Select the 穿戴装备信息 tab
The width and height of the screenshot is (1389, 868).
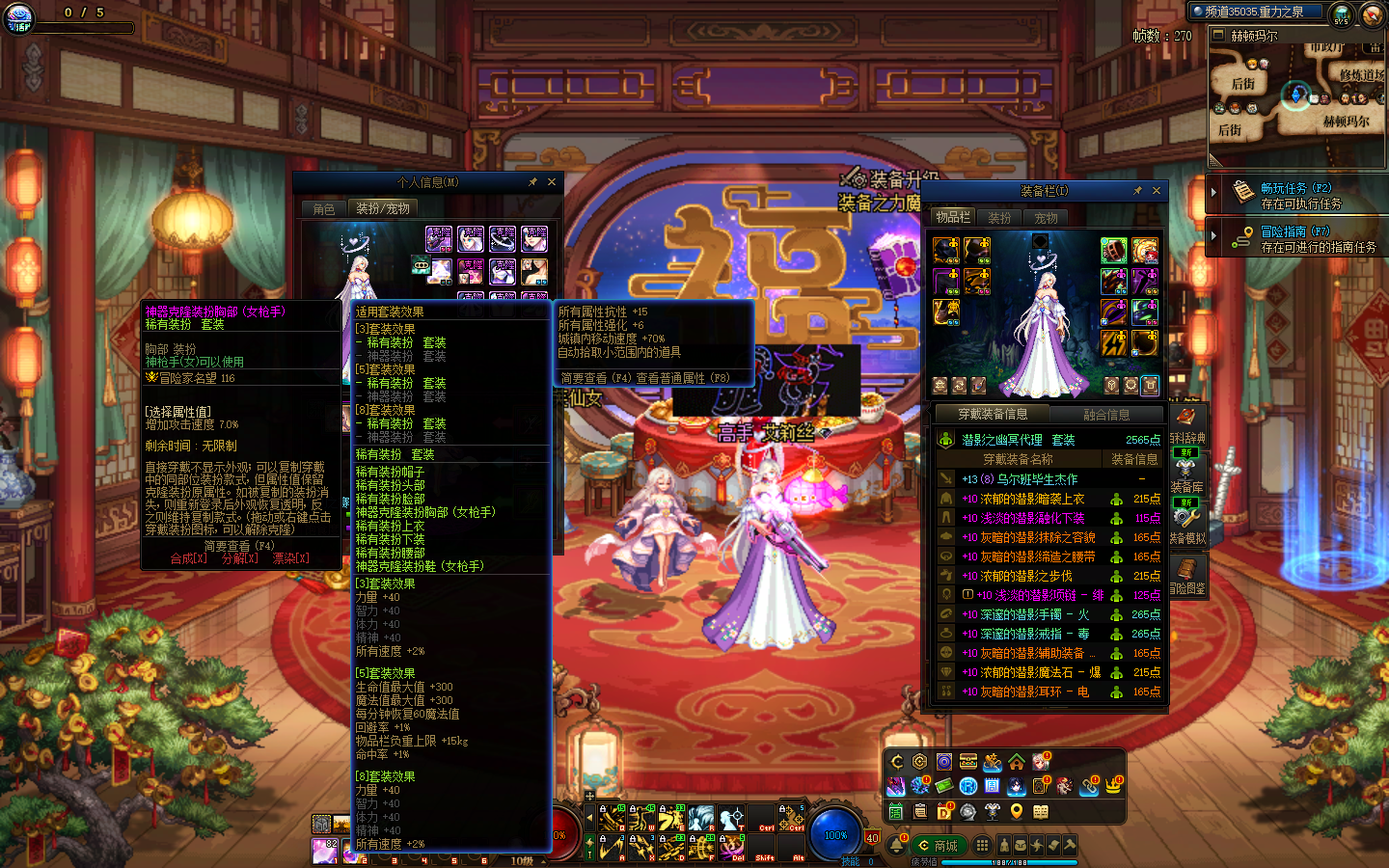click(993, 415)
